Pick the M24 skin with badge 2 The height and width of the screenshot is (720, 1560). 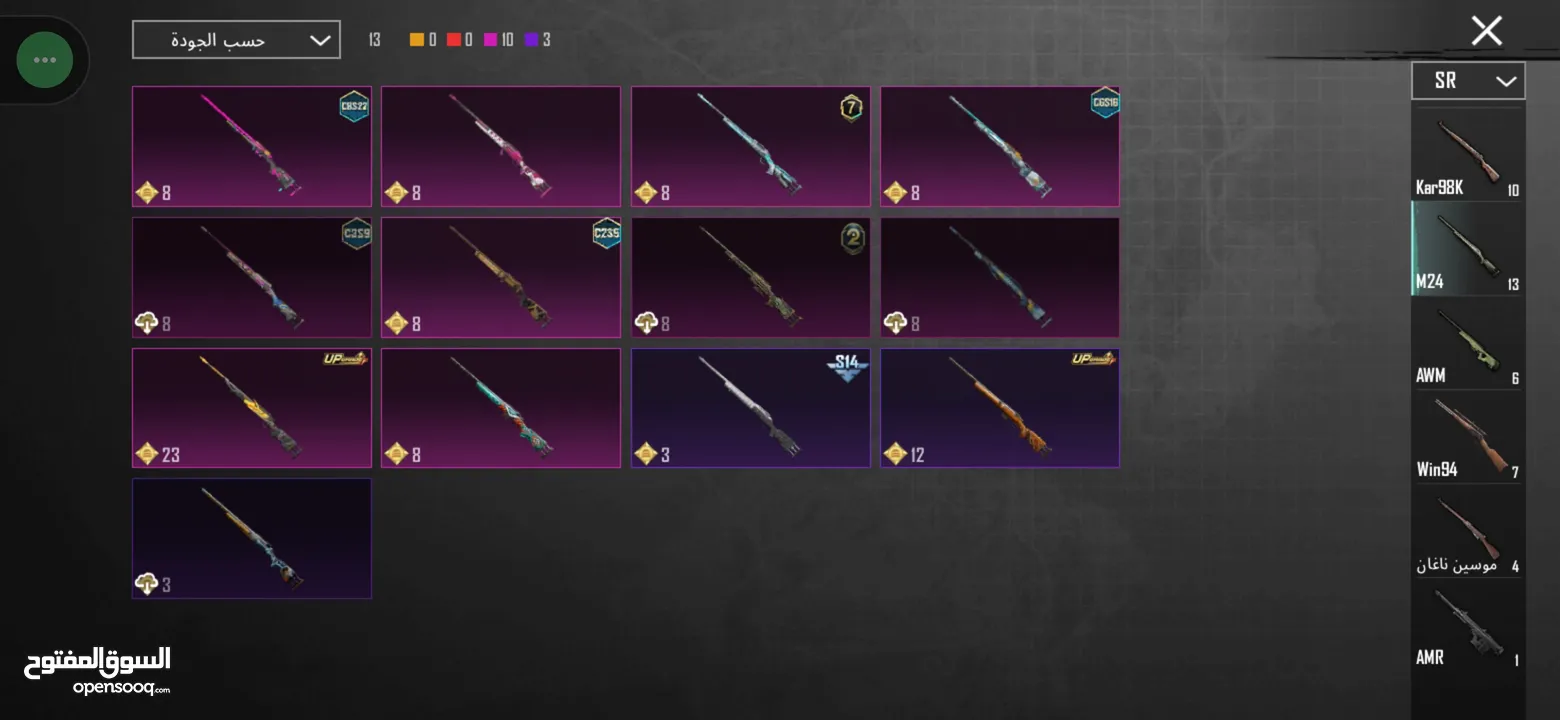point(750,277)
